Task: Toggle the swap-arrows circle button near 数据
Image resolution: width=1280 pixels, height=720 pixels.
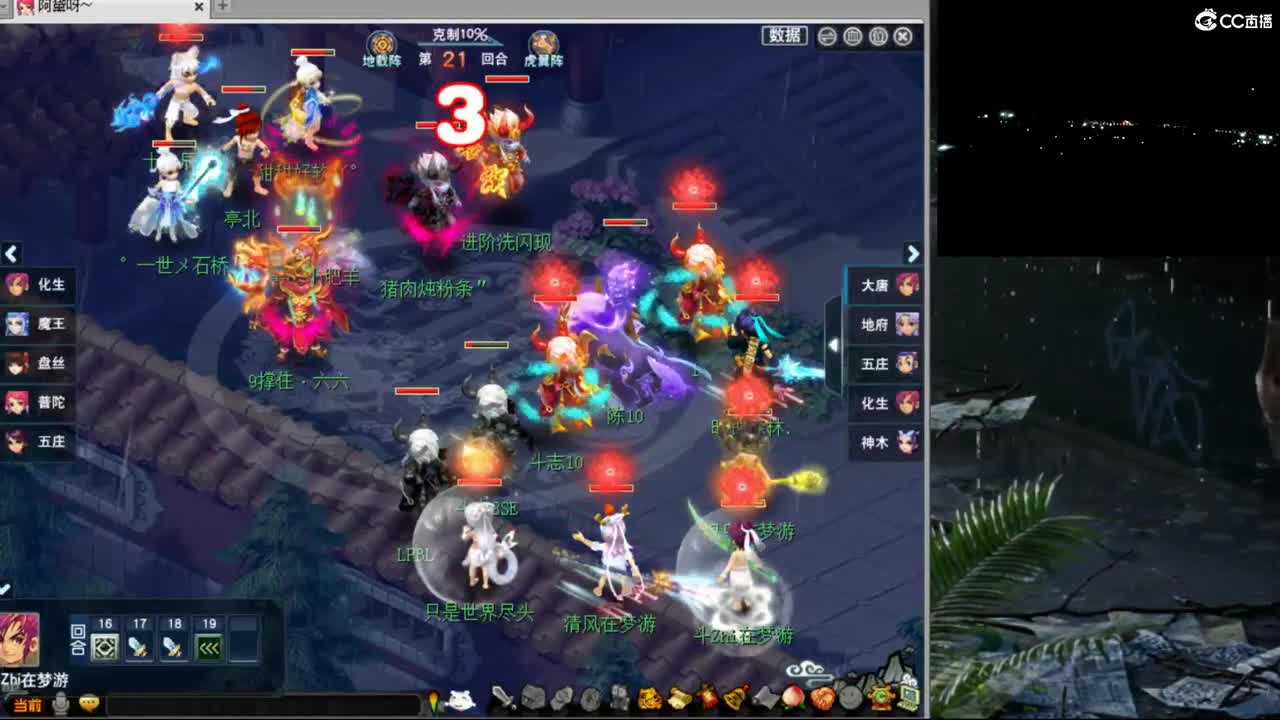Action: tap(826, 36)
